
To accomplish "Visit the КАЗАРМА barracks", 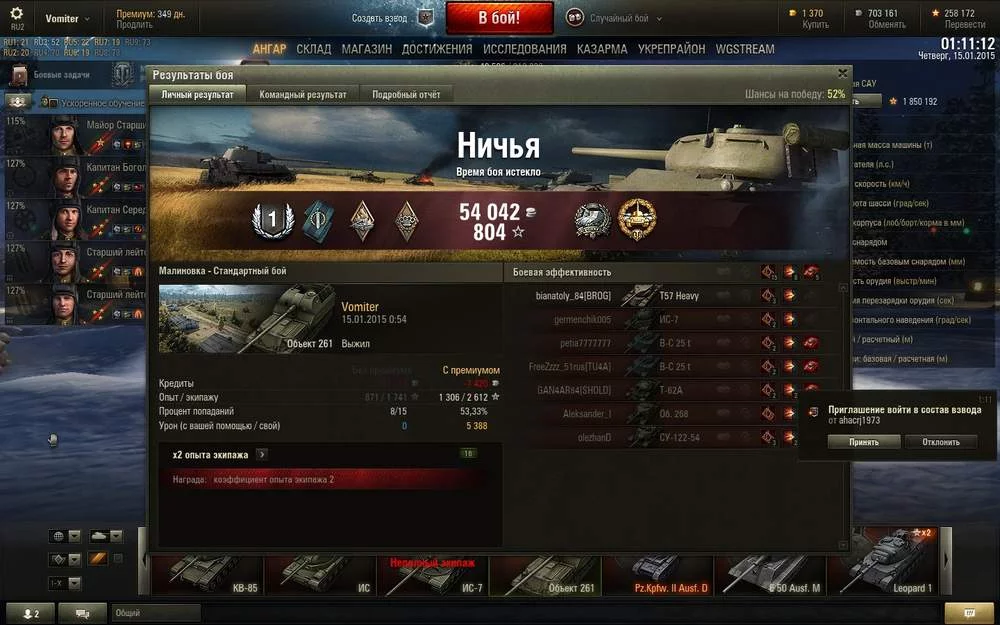I will 602,49.
